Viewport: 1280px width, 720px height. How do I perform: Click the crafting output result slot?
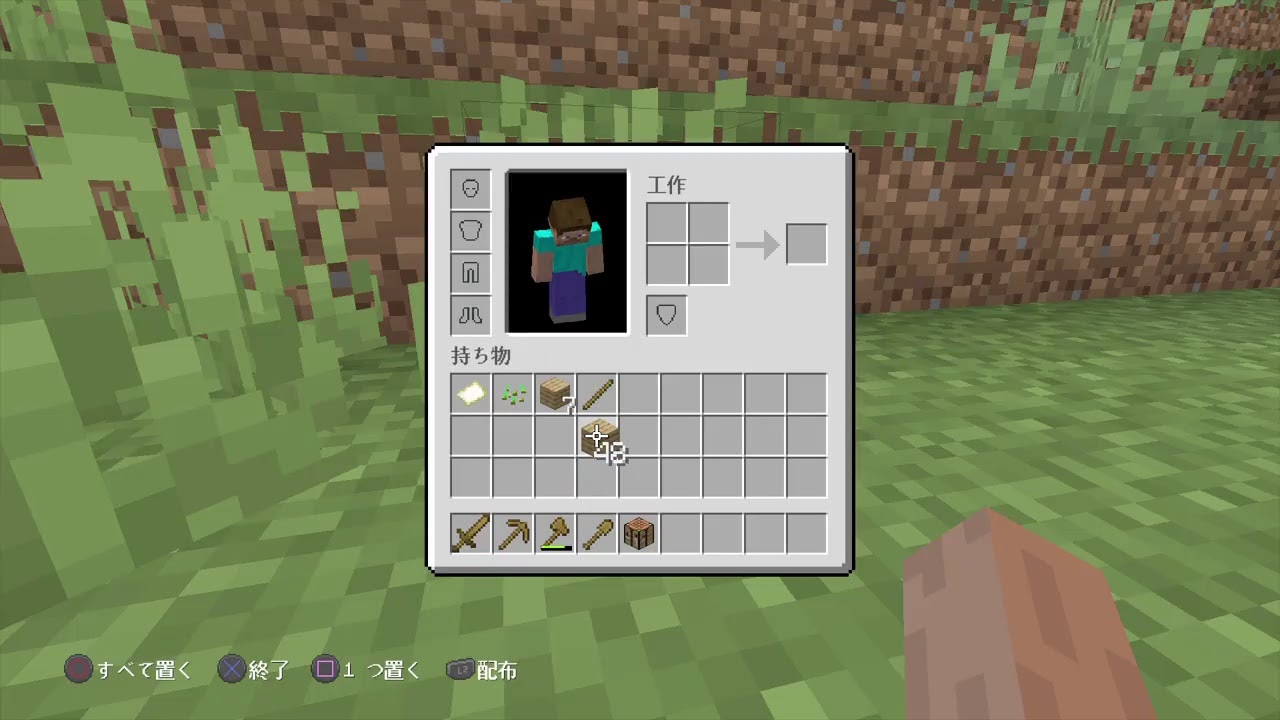point(806,243)
